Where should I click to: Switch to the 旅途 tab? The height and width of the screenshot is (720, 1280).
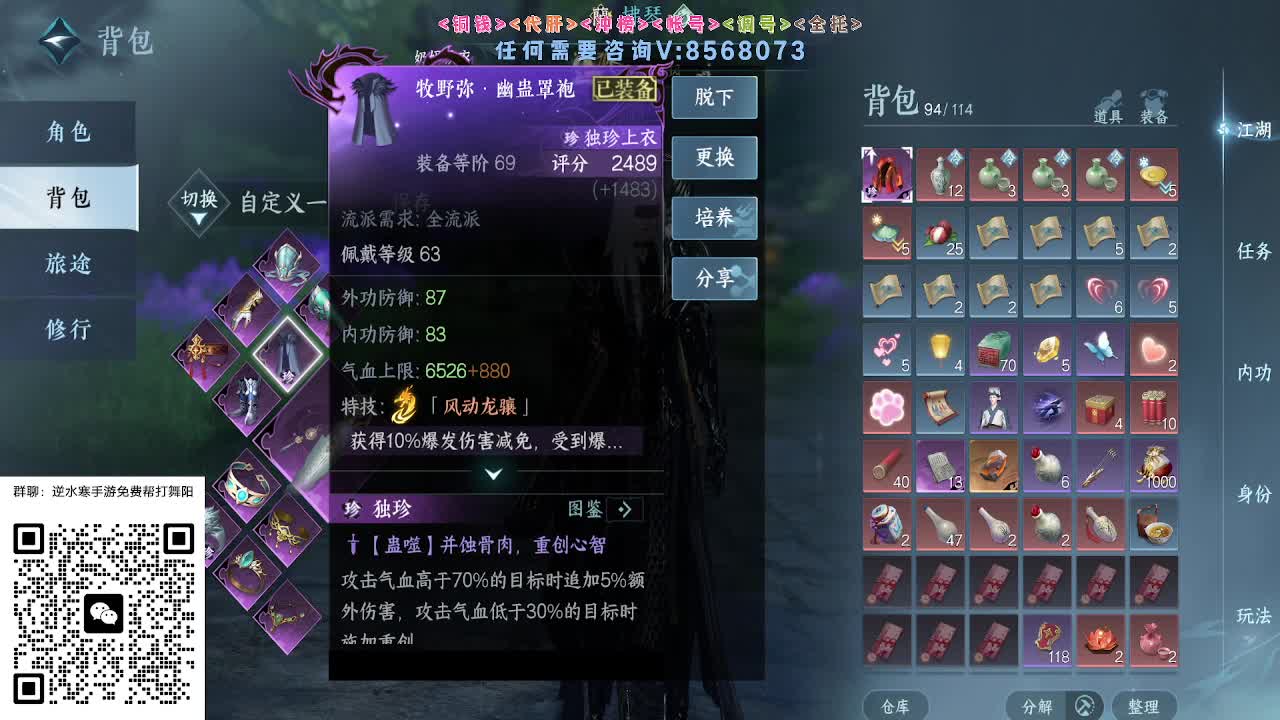(x=68, y=263)
